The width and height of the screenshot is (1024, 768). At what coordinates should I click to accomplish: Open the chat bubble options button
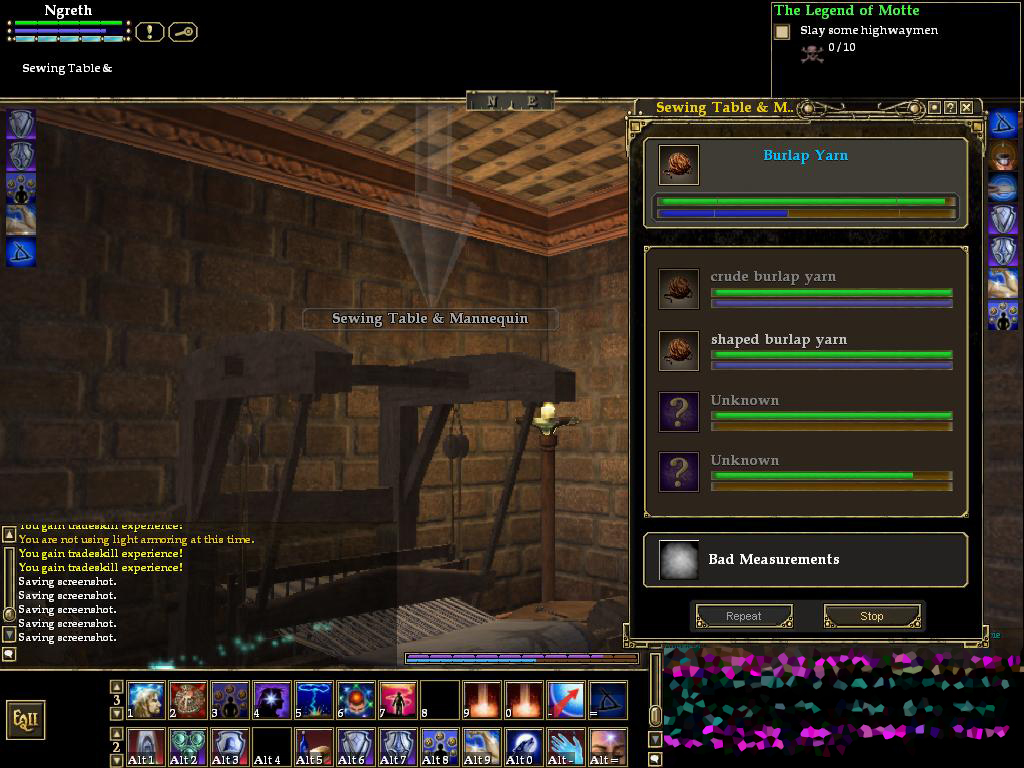(9, 654)
